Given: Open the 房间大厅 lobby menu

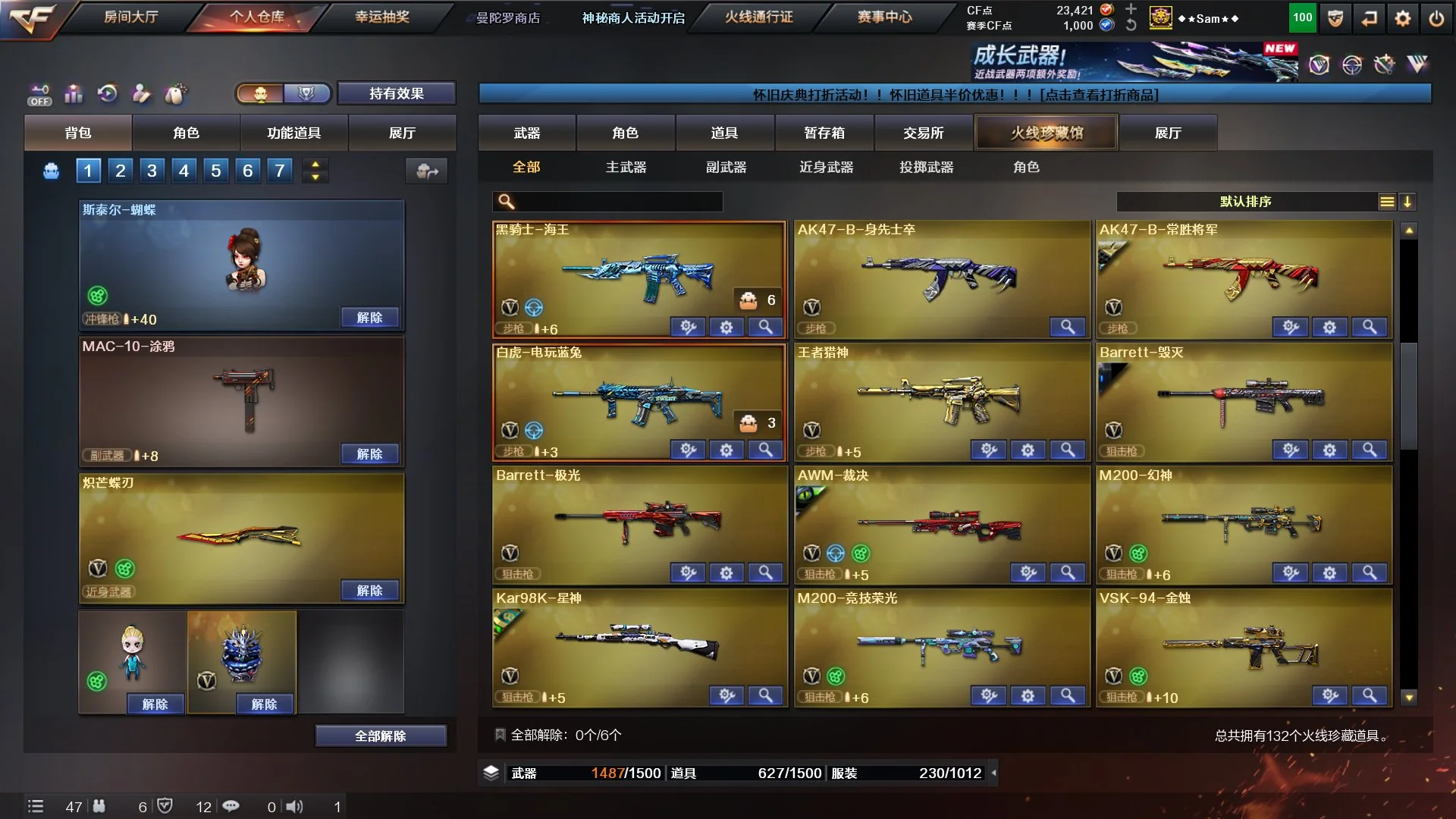Looking at the screenshot, I should [130, 17].
